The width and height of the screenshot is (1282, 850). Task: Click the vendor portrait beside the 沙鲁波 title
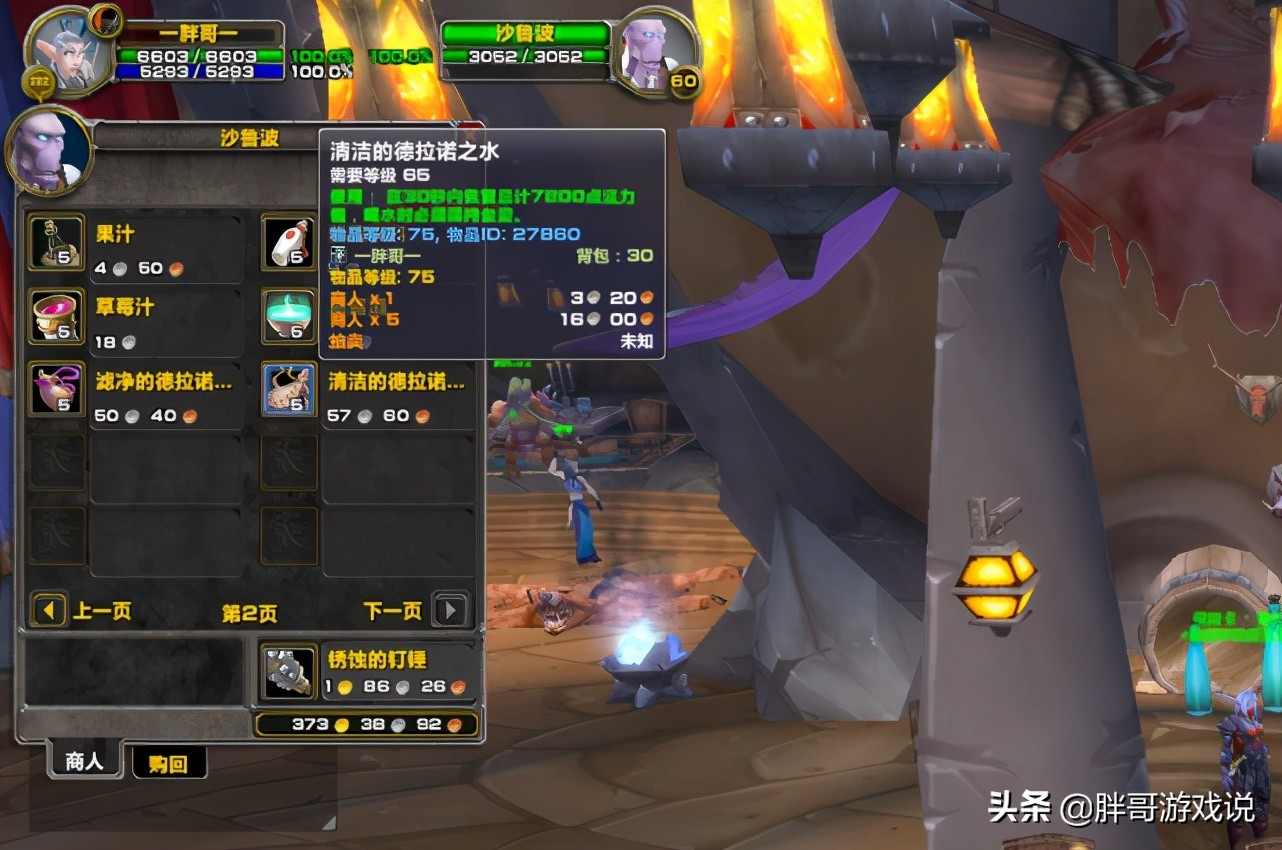tap(48, 150)
